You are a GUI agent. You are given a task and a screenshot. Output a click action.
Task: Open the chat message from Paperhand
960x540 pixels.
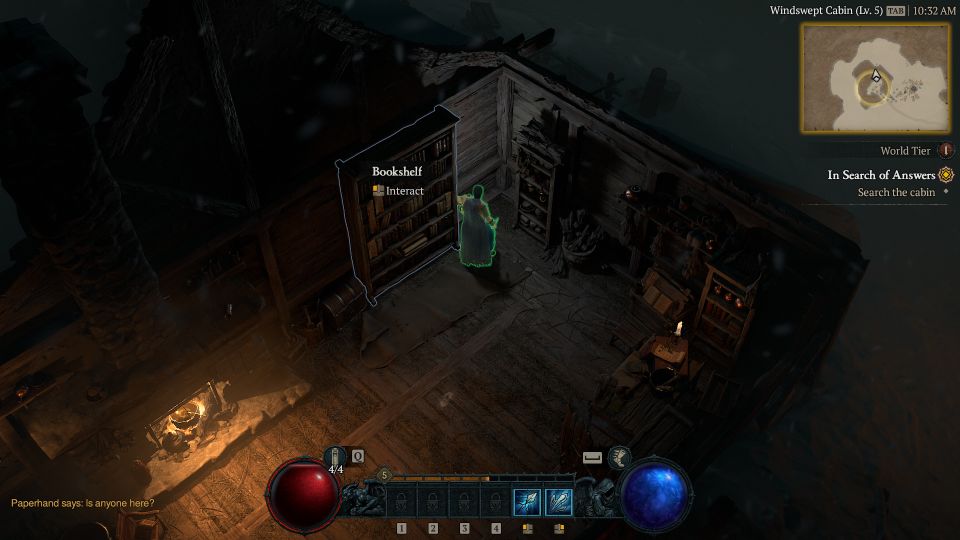tap(83, 503)
